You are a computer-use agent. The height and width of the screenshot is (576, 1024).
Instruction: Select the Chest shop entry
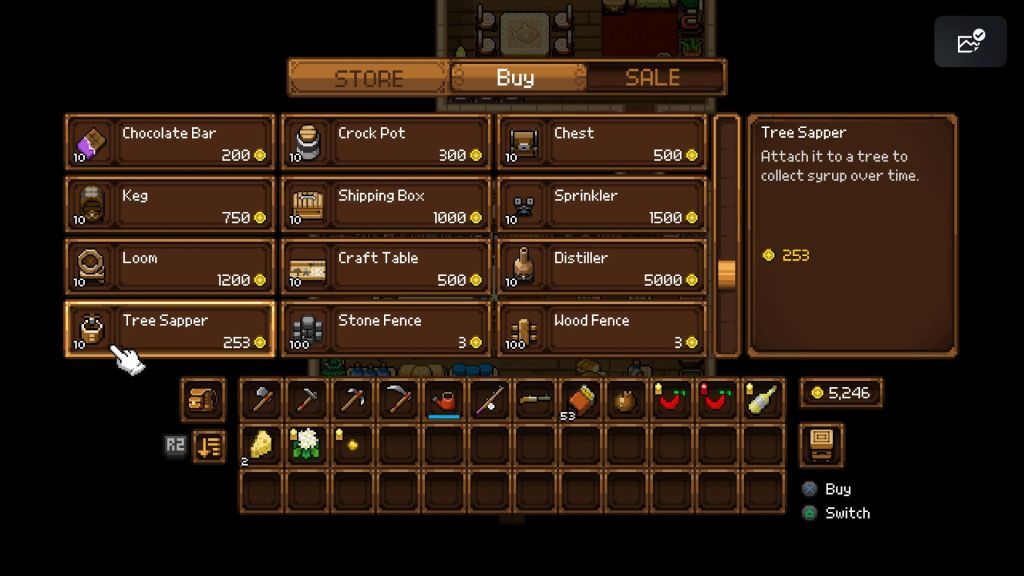pos(602,143)
